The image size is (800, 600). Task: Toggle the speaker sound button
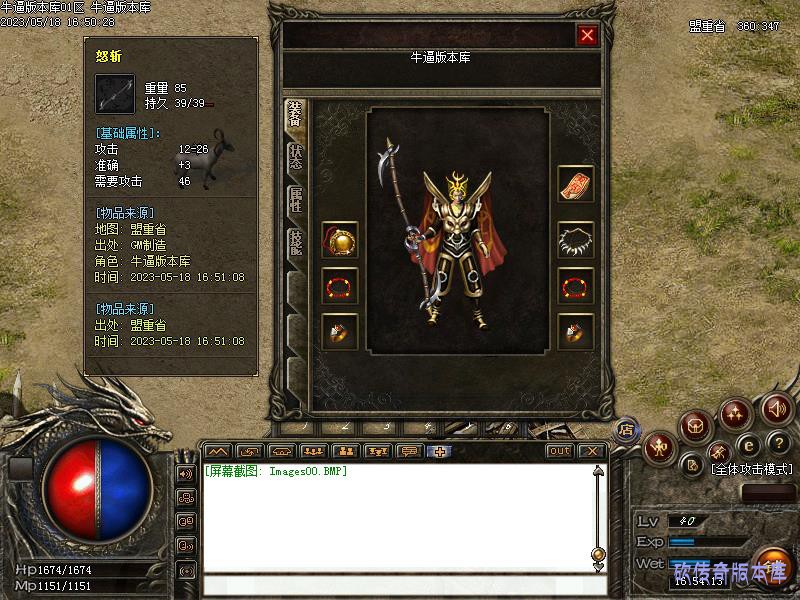(x=777, y=408)
